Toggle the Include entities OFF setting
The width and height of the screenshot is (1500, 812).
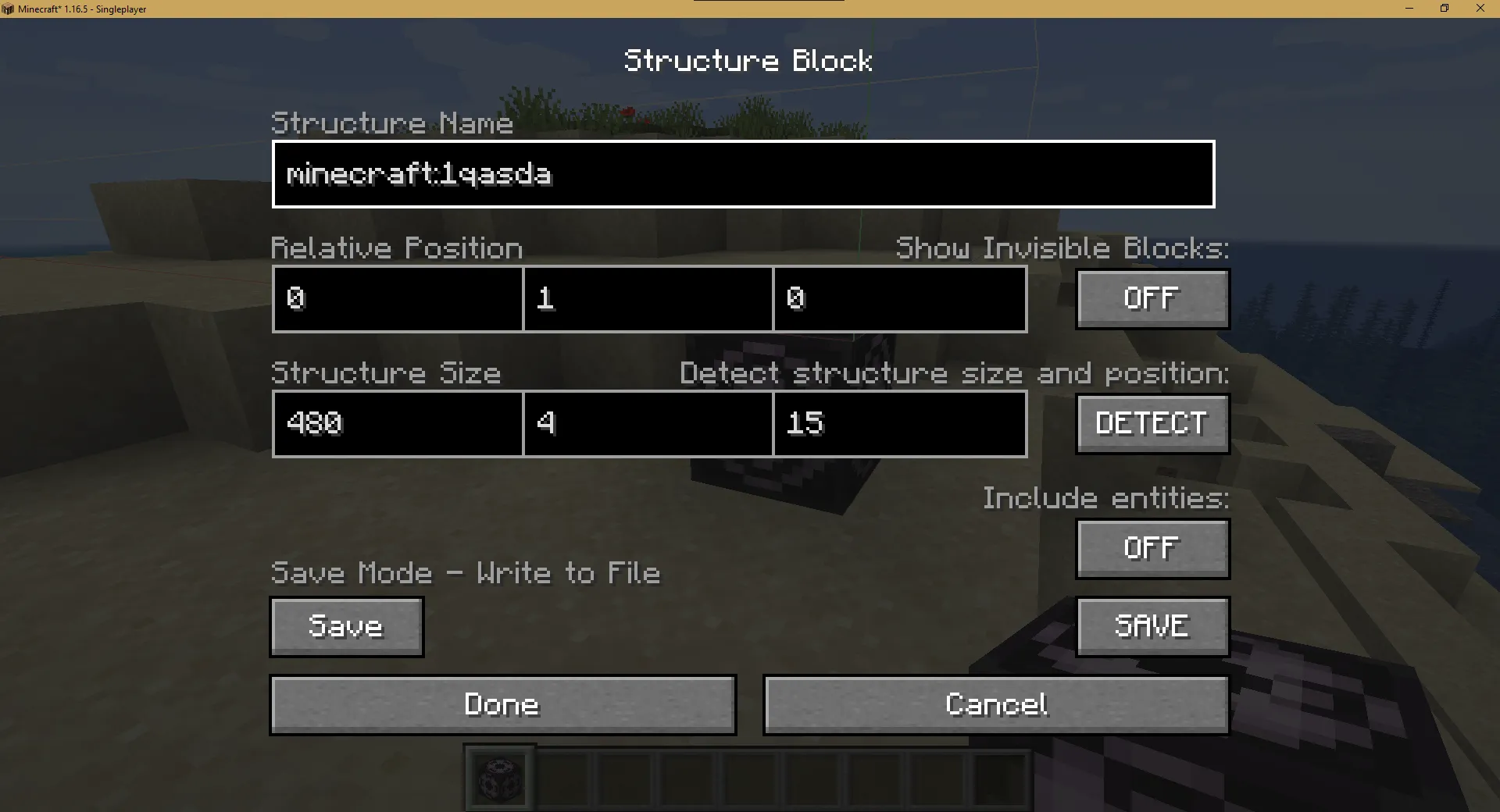click(x=1152, y=548)
